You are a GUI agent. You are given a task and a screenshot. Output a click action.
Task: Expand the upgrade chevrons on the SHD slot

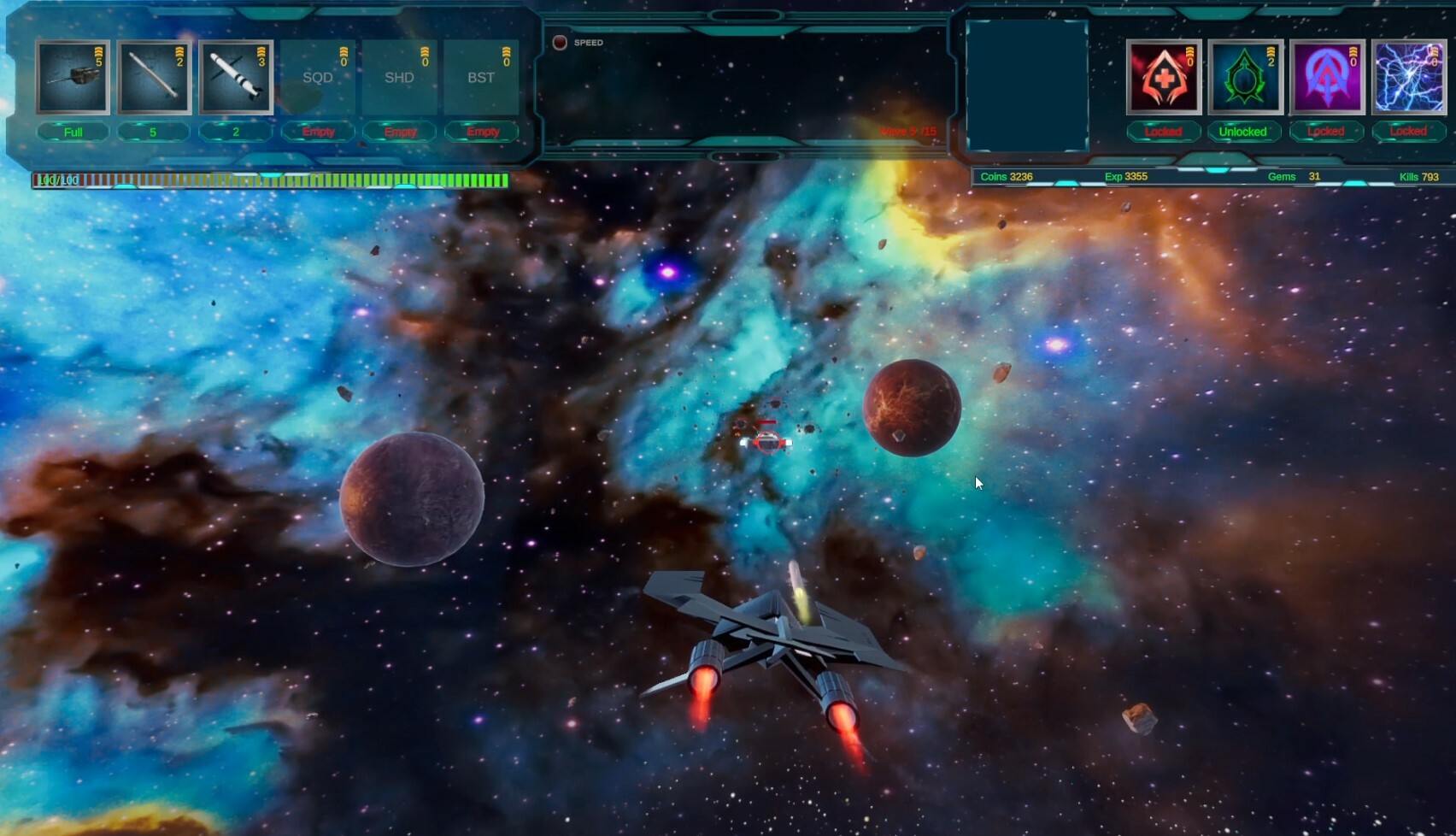tap(425, 53)
